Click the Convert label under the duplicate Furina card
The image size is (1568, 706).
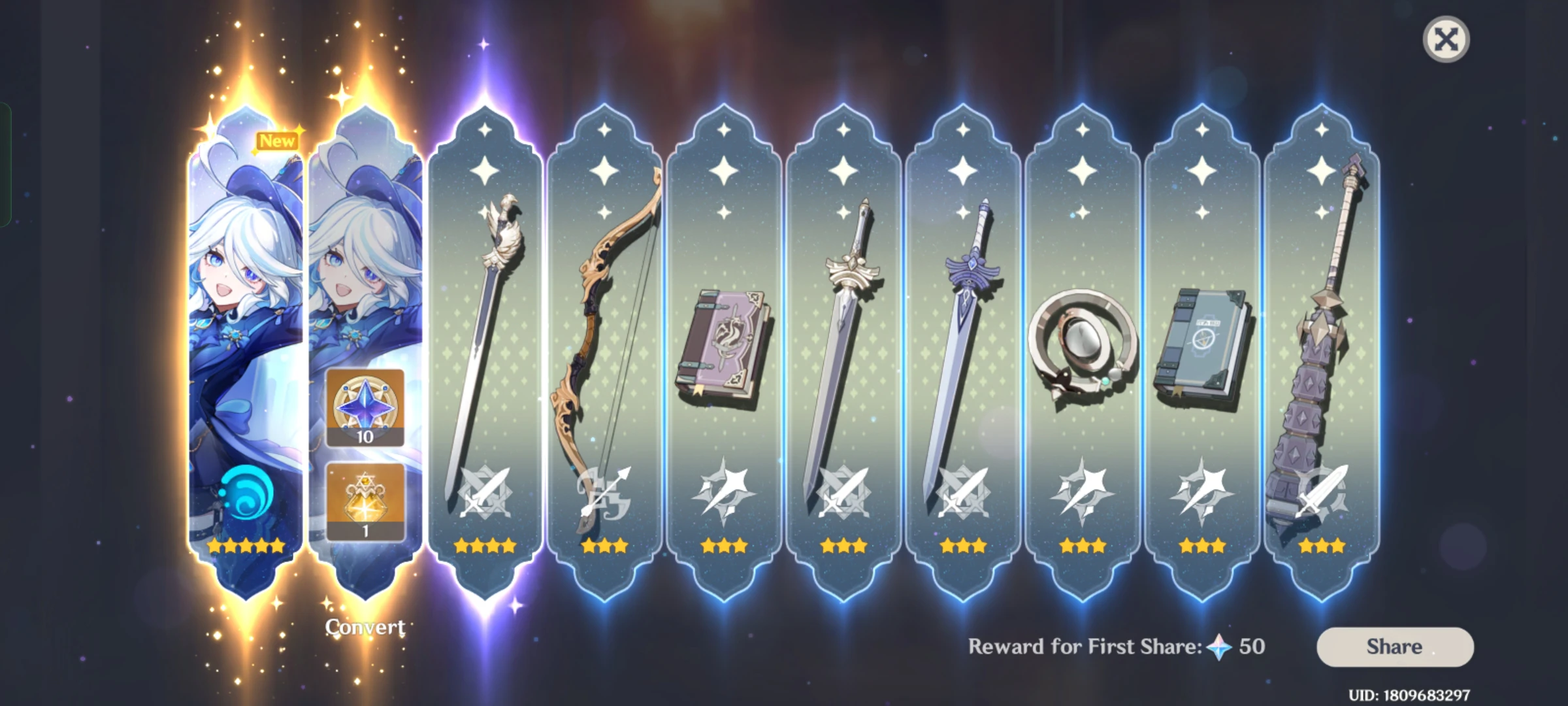(x=366, y=626)
